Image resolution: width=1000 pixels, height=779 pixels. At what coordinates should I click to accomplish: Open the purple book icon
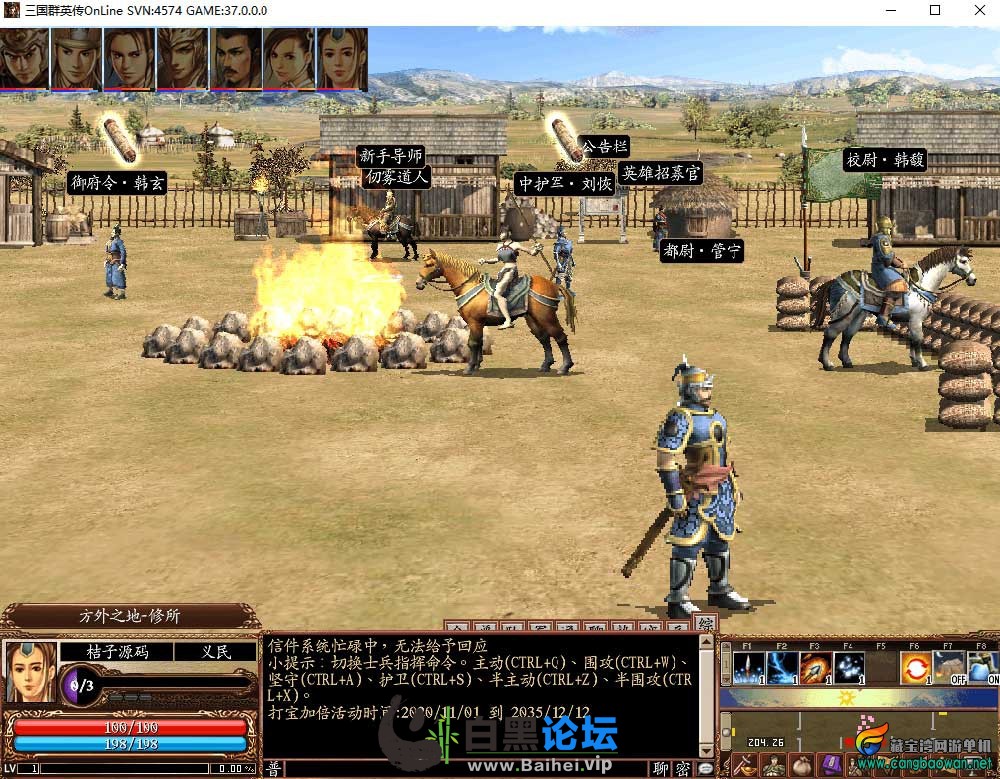829,767
